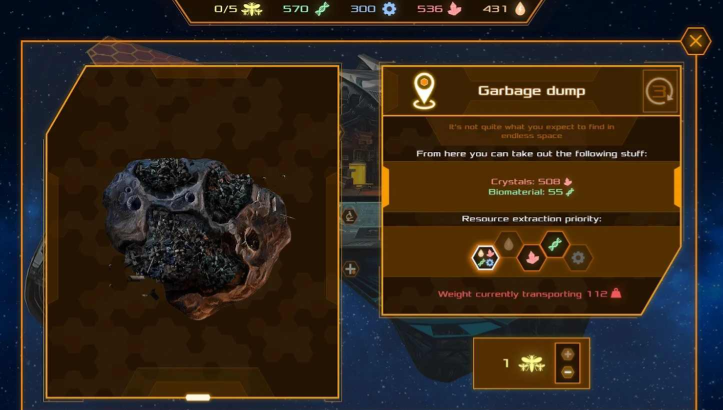Click the circular arrow icon beside Garbage dump

(x=658, y=91)
